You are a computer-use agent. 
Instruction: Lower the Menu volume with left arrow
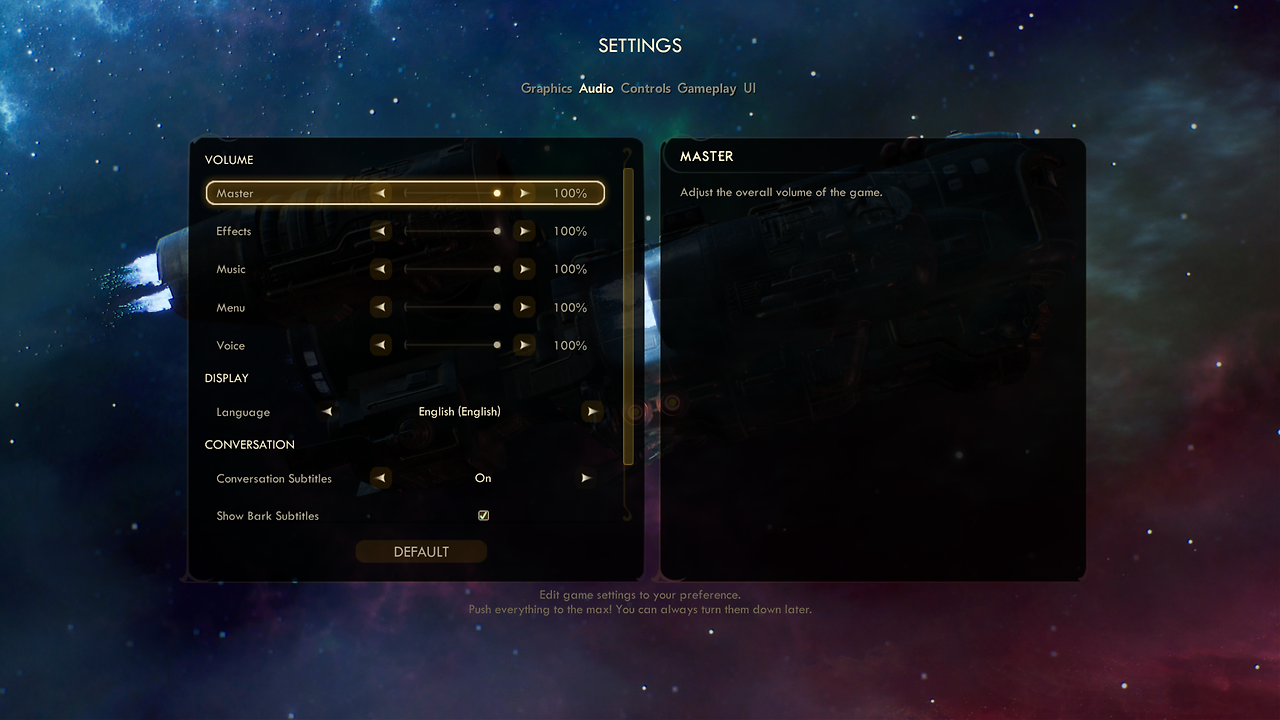pos(380,307)
